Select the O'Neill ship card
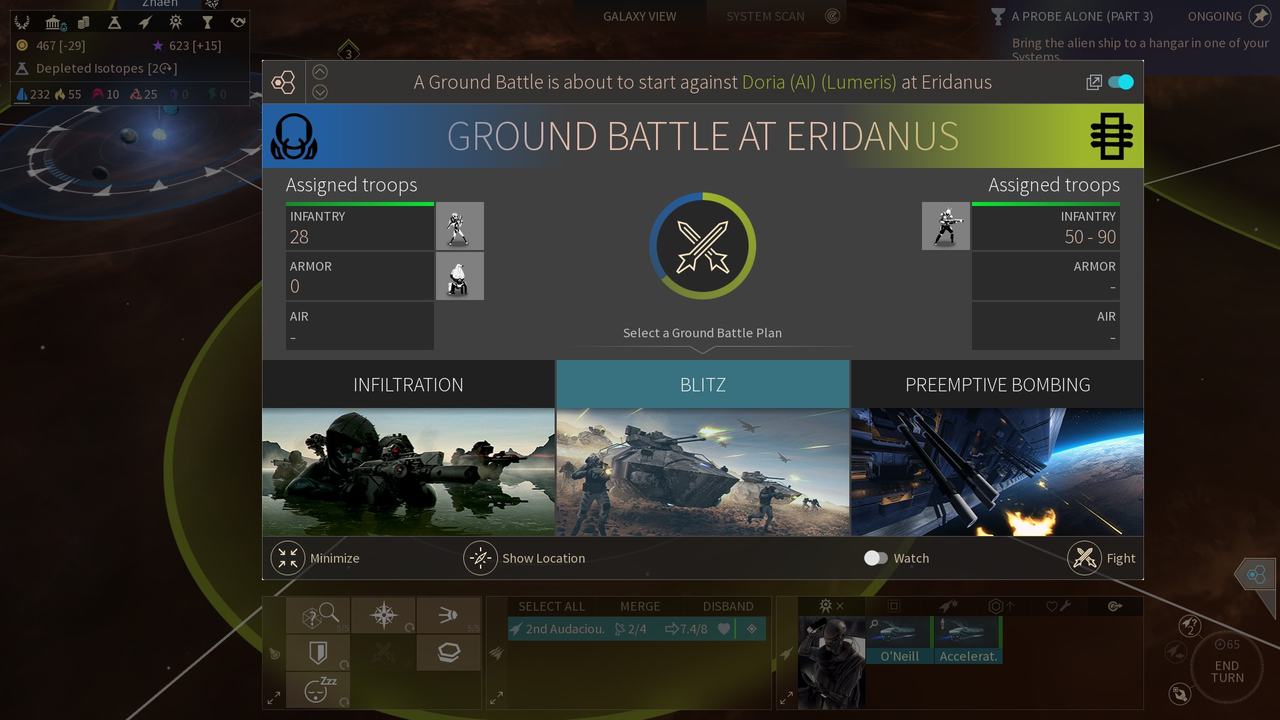Image resolution: width=1280 pixels, height=720 pixels. coord(899,640)
